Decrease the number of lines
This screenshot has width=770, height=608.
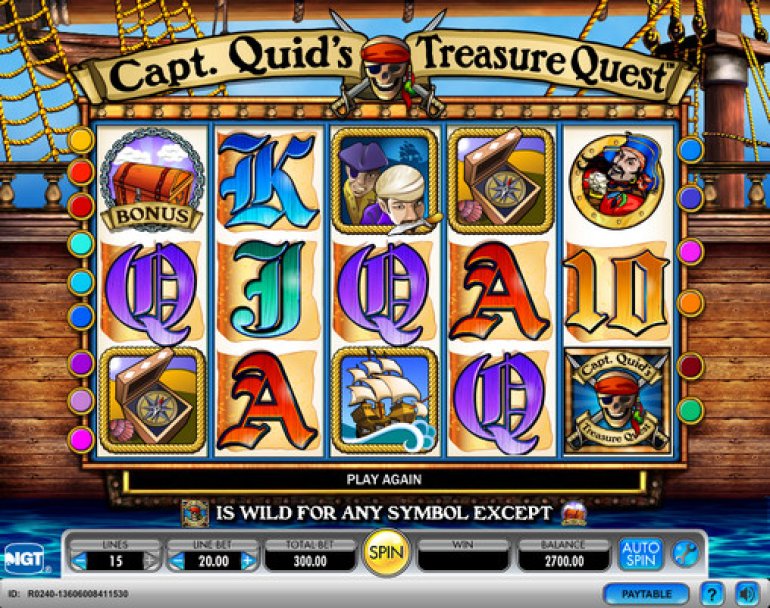click(79, 560)
